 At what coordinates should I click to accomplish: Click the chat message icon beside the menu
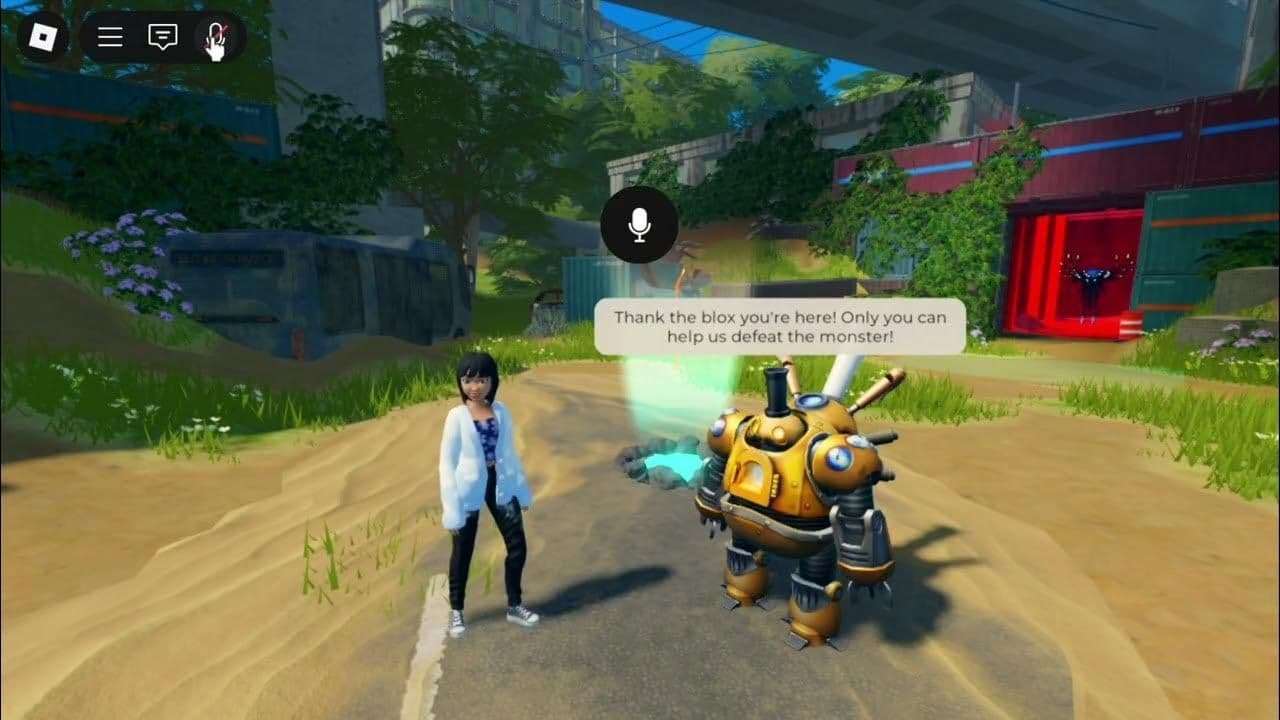click(161, 38)
